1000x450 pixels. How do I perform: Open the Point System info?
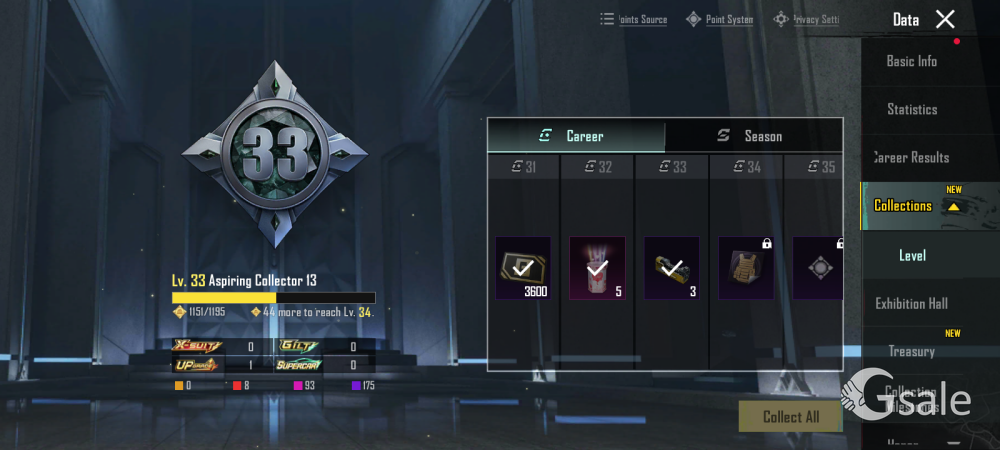click(x=719, y=19)
